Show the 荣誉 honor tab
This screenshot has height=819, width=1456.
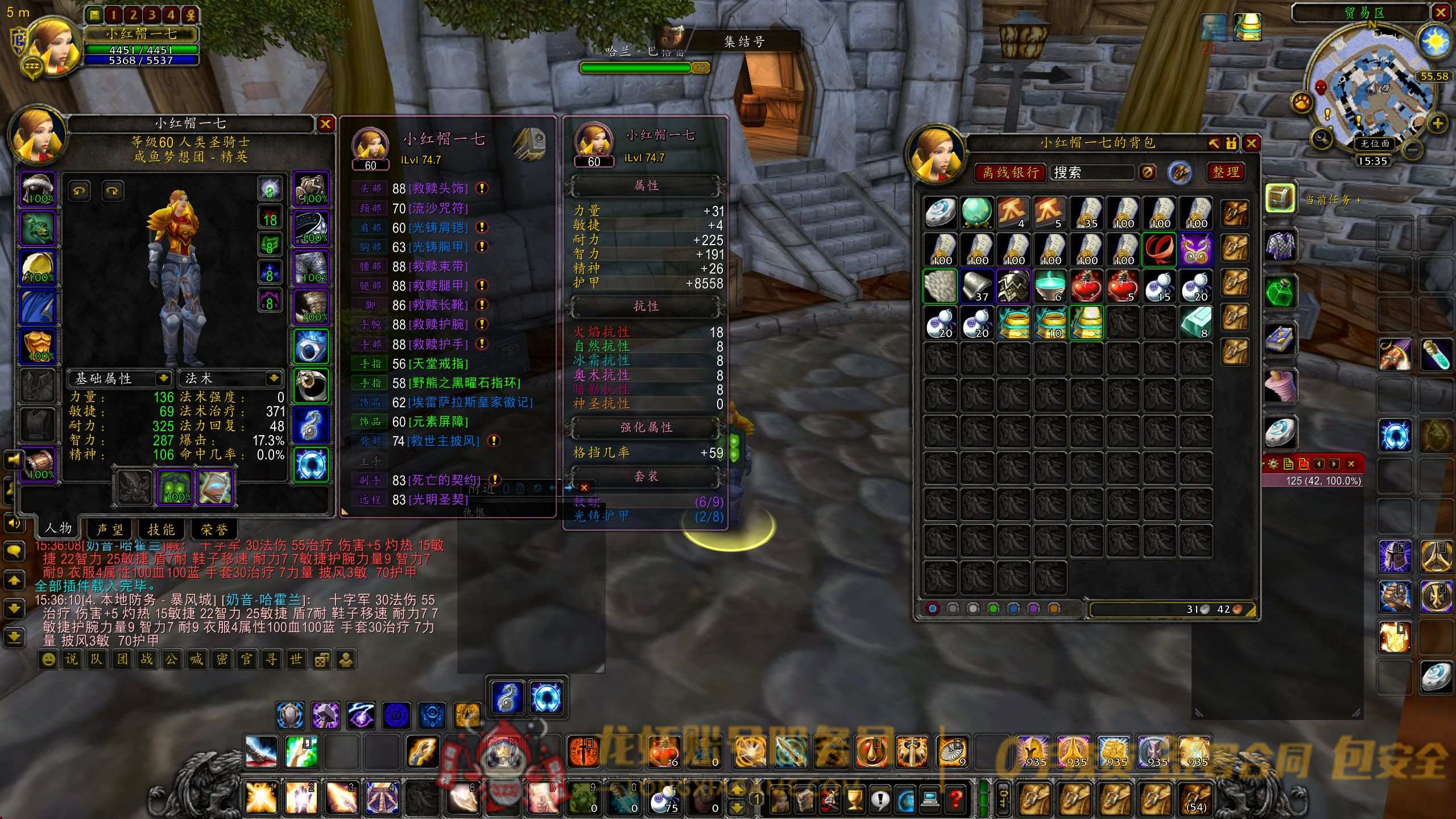(x=214, y=530)
